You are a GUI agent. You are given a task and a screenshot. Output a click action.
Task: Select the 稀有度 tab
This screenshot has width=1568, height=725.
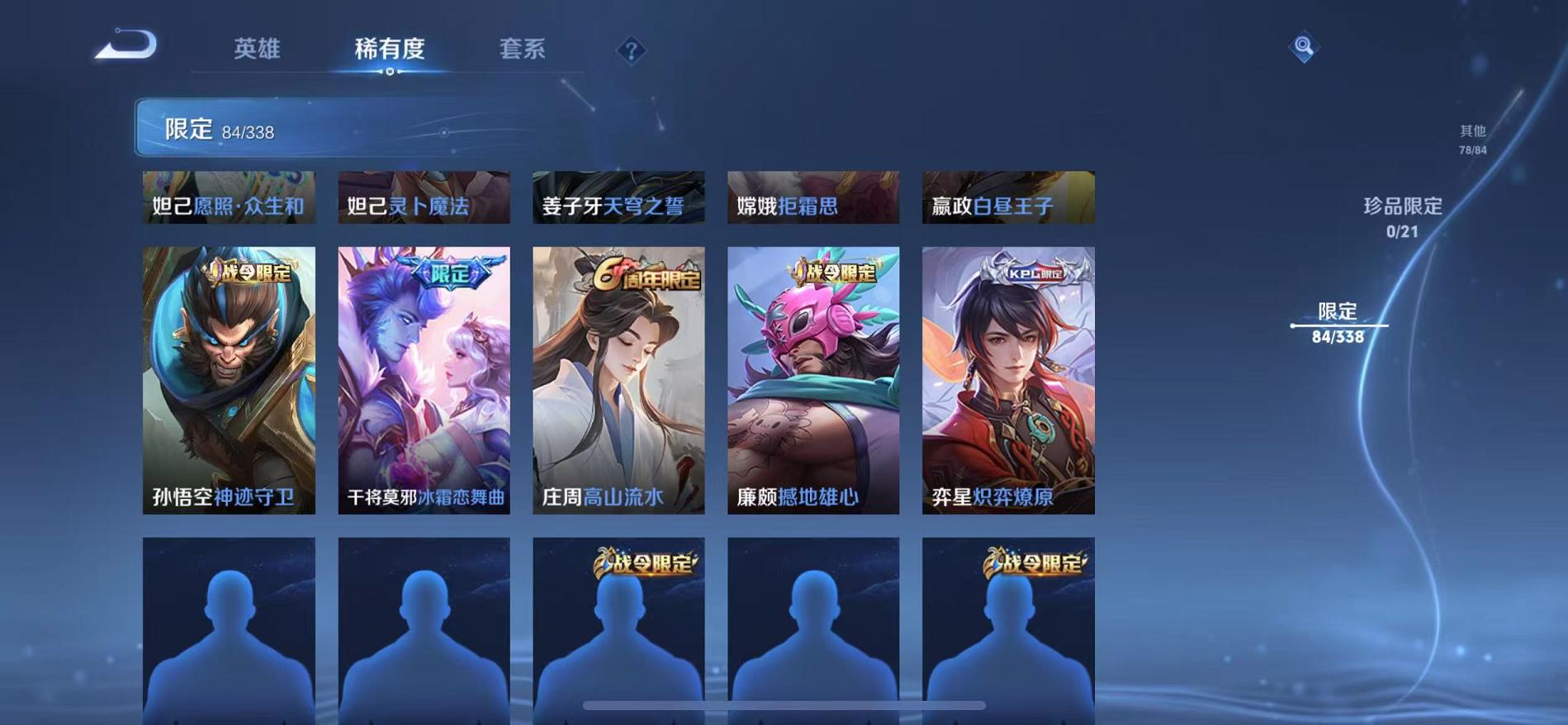click(x=390, y=50)
